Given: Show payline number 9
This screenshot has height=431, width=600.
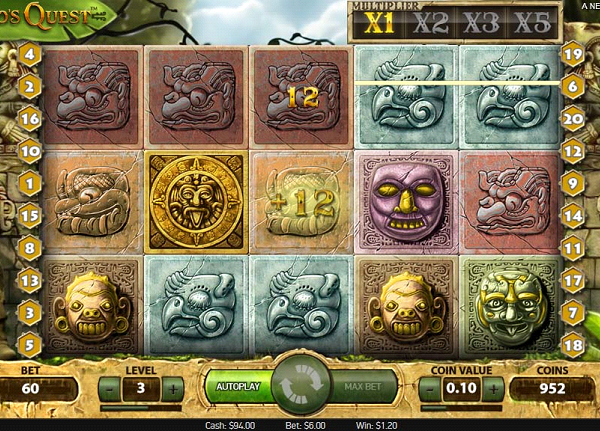Looking at the screenshot, I should (572, 183).
